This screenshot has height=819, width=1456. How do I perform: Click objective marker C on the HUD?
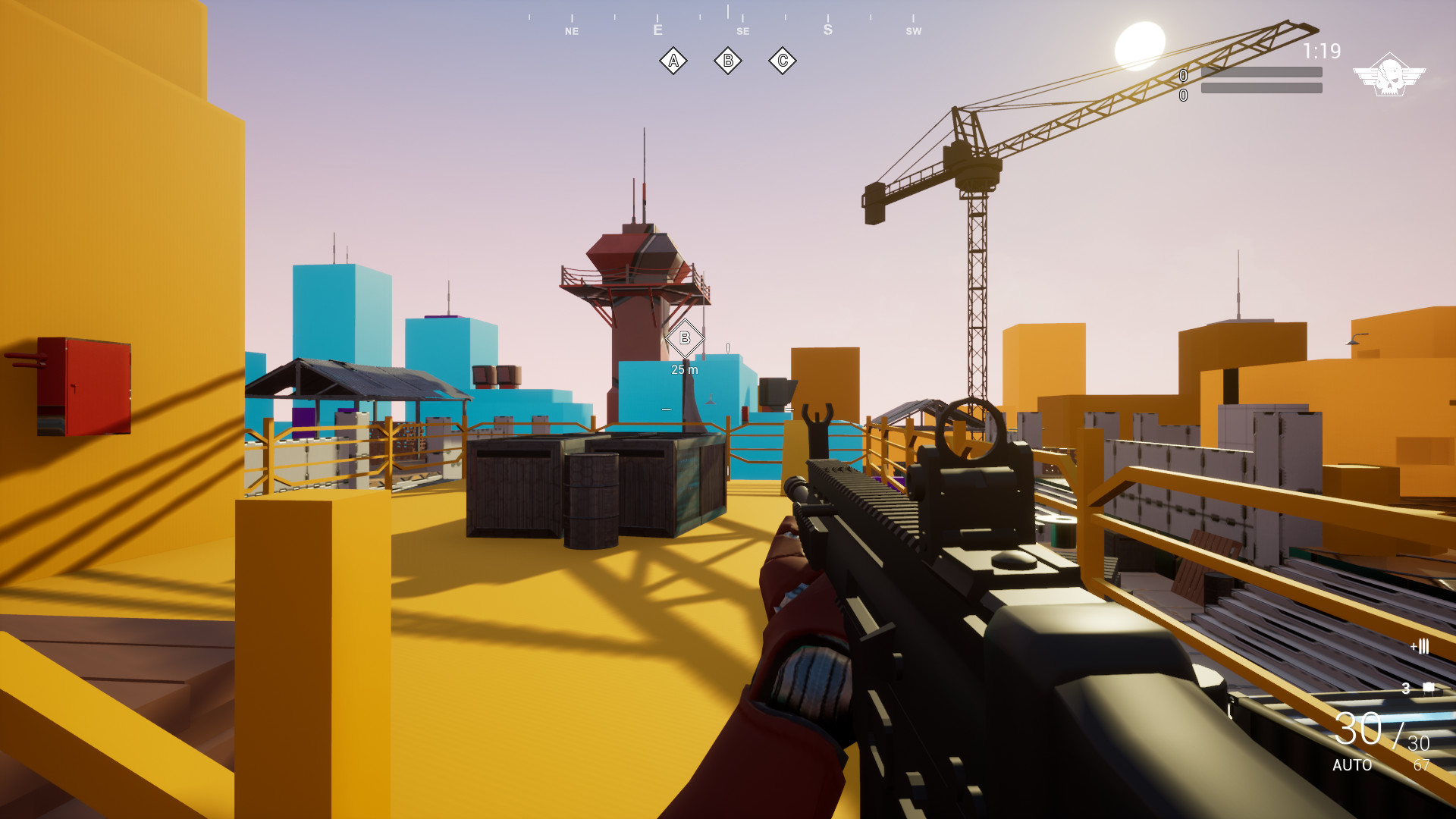click(783, 60)
